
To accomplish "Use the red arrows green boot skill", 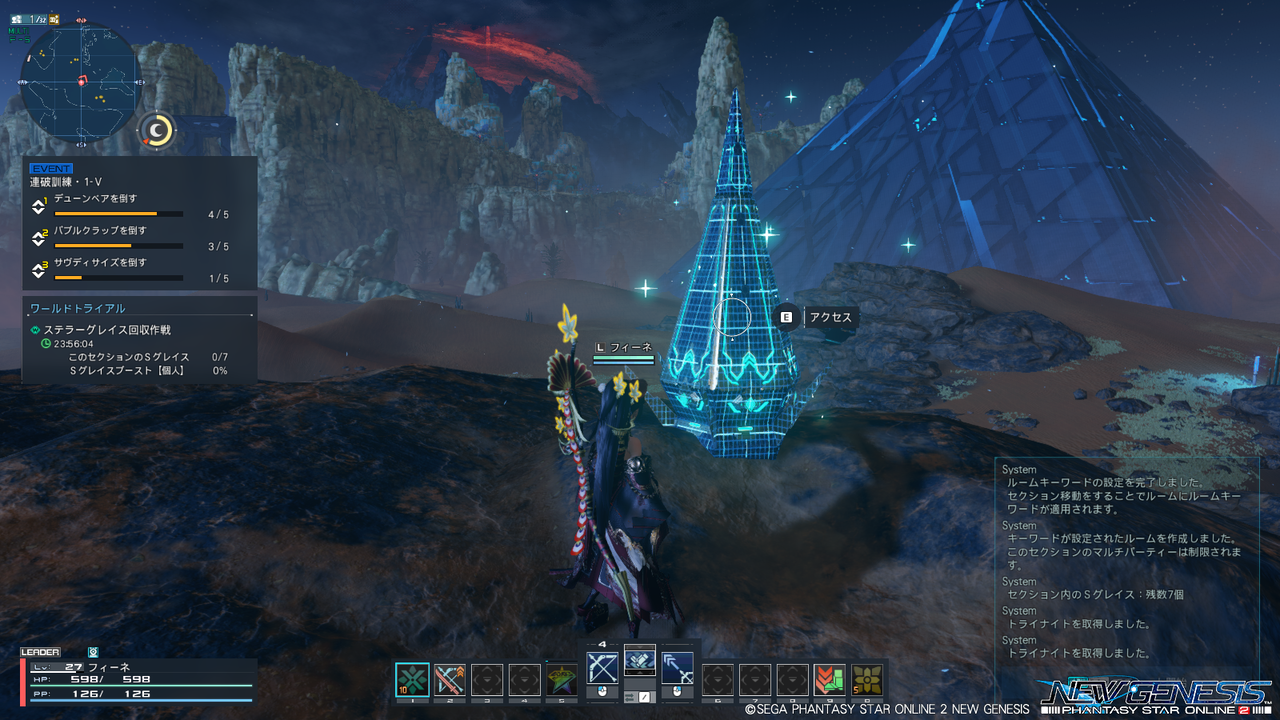I will click(x=829, y=680).
